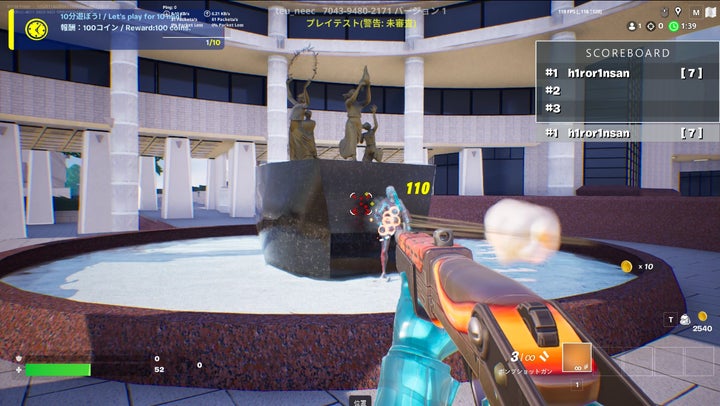Select the pump shotgun hotbar slot
720x406 pixels.
click(576, 358)
